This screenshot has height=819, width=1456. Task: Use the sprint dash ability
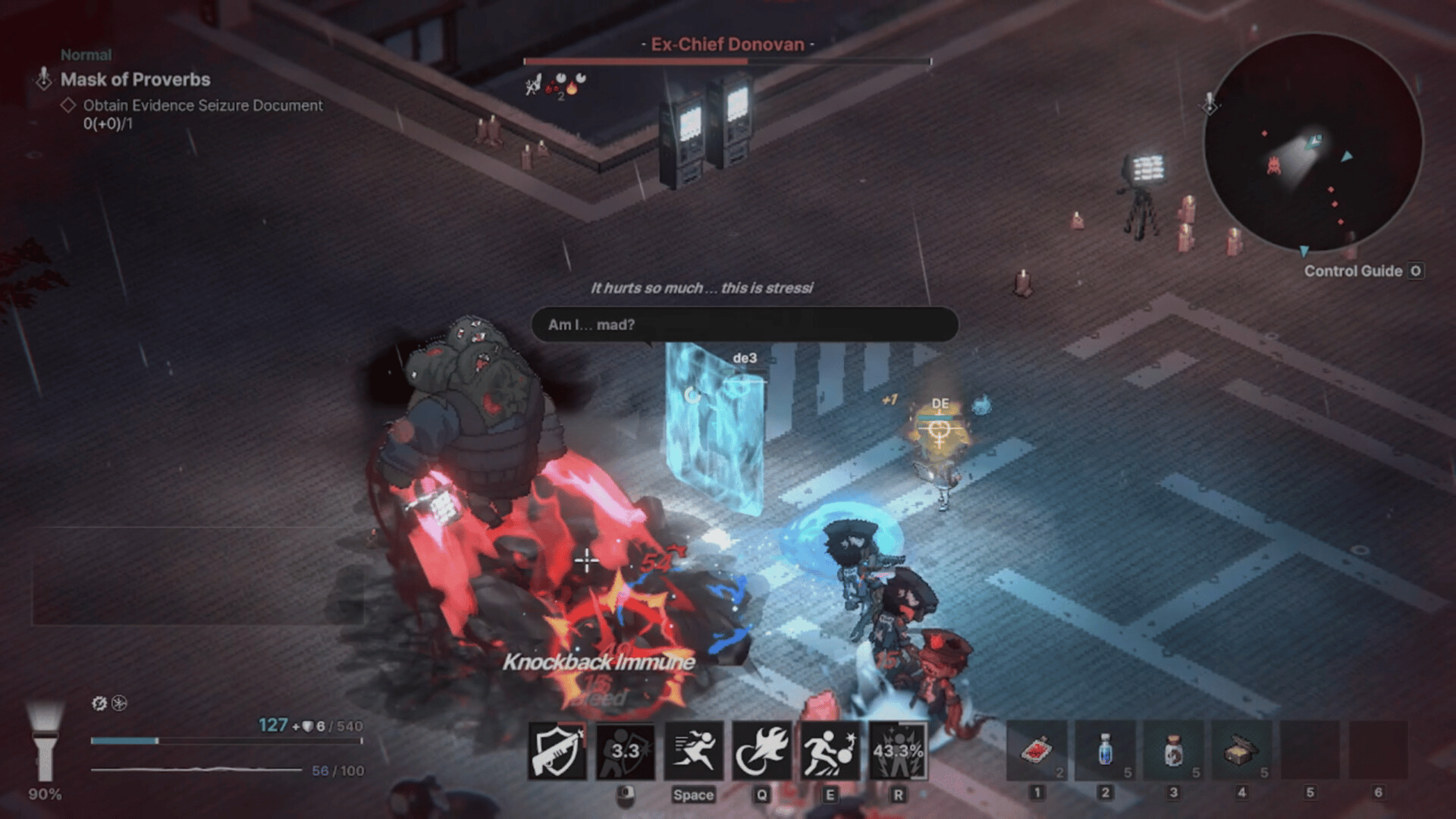(x=693, y=752)
